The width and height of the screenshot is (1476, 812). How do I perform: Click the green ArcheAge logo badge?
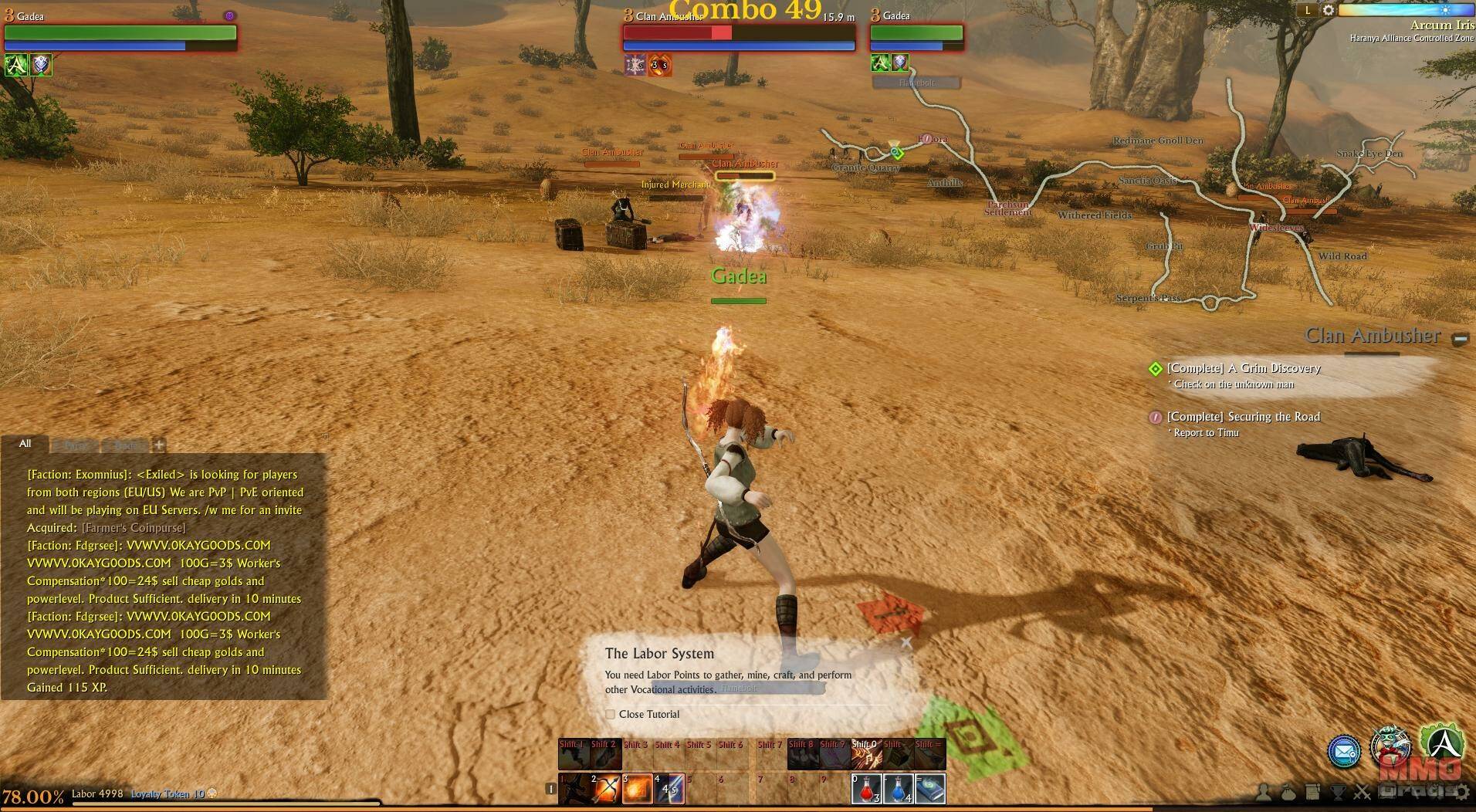point(1441,743)
